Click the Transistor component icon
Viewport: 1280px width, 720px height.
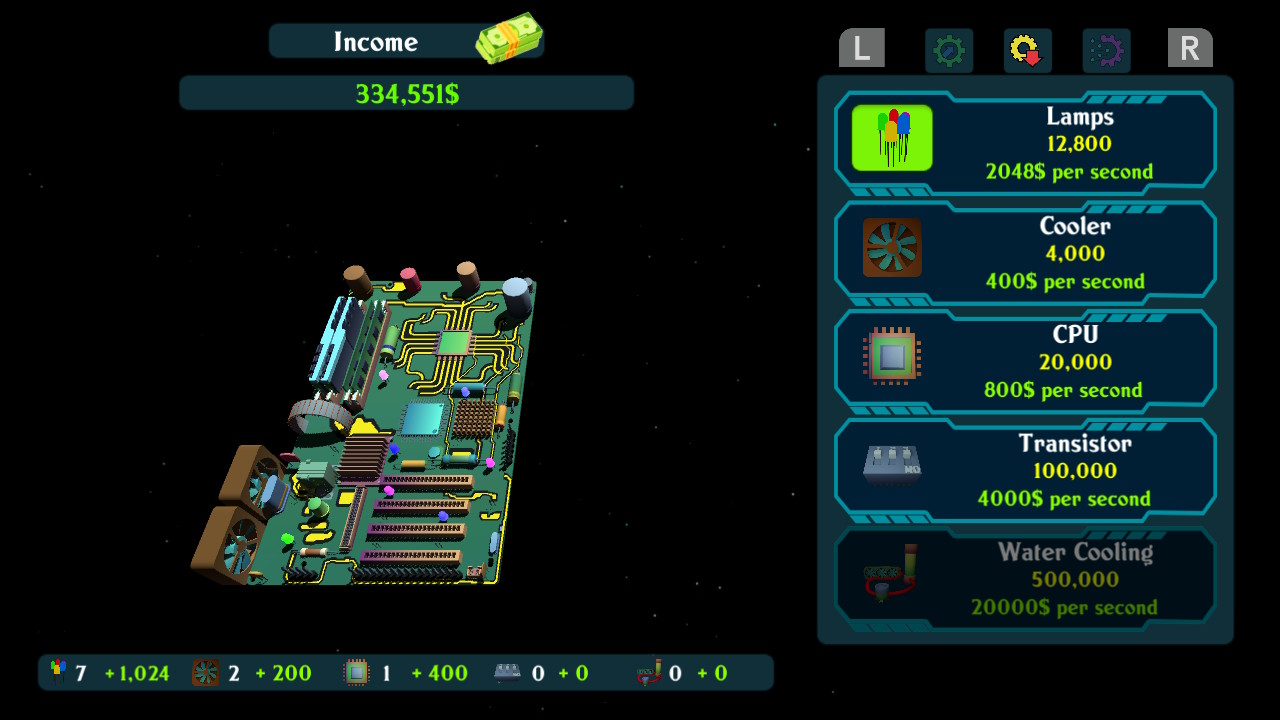(890, 466)
